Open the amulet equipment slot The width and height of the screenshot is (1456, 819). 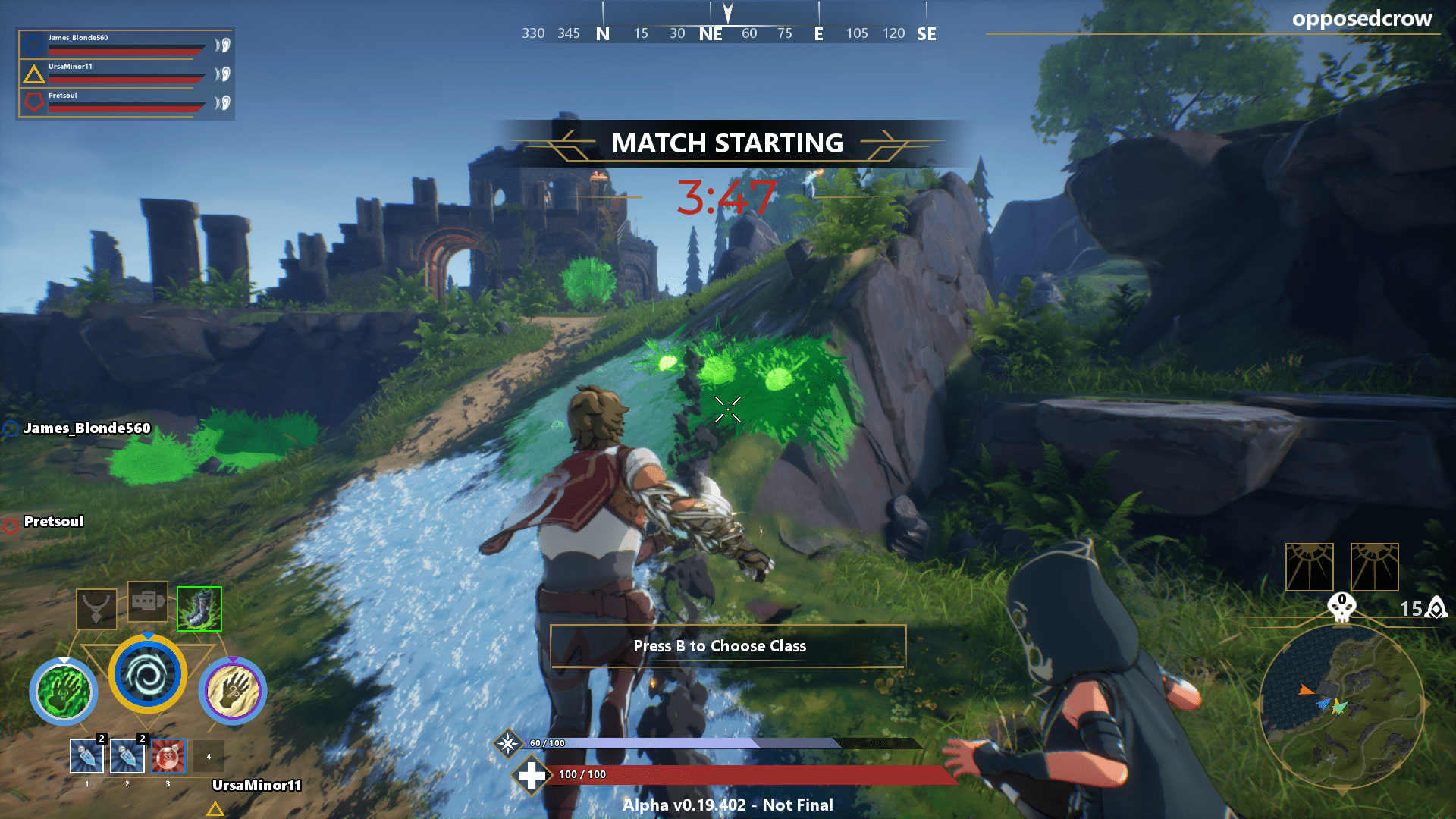click(96, 607)
